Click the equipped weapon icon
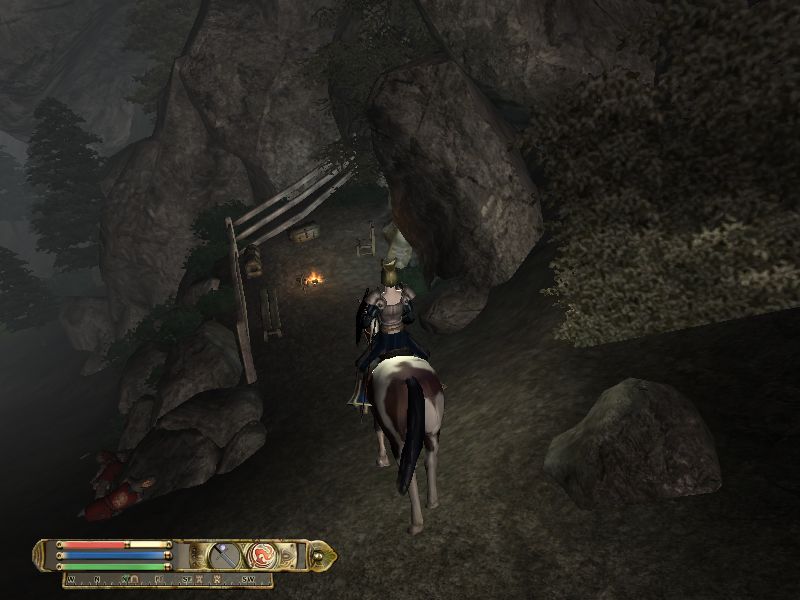The height and width of the screenshot is (600, 800). pos(227,554)
